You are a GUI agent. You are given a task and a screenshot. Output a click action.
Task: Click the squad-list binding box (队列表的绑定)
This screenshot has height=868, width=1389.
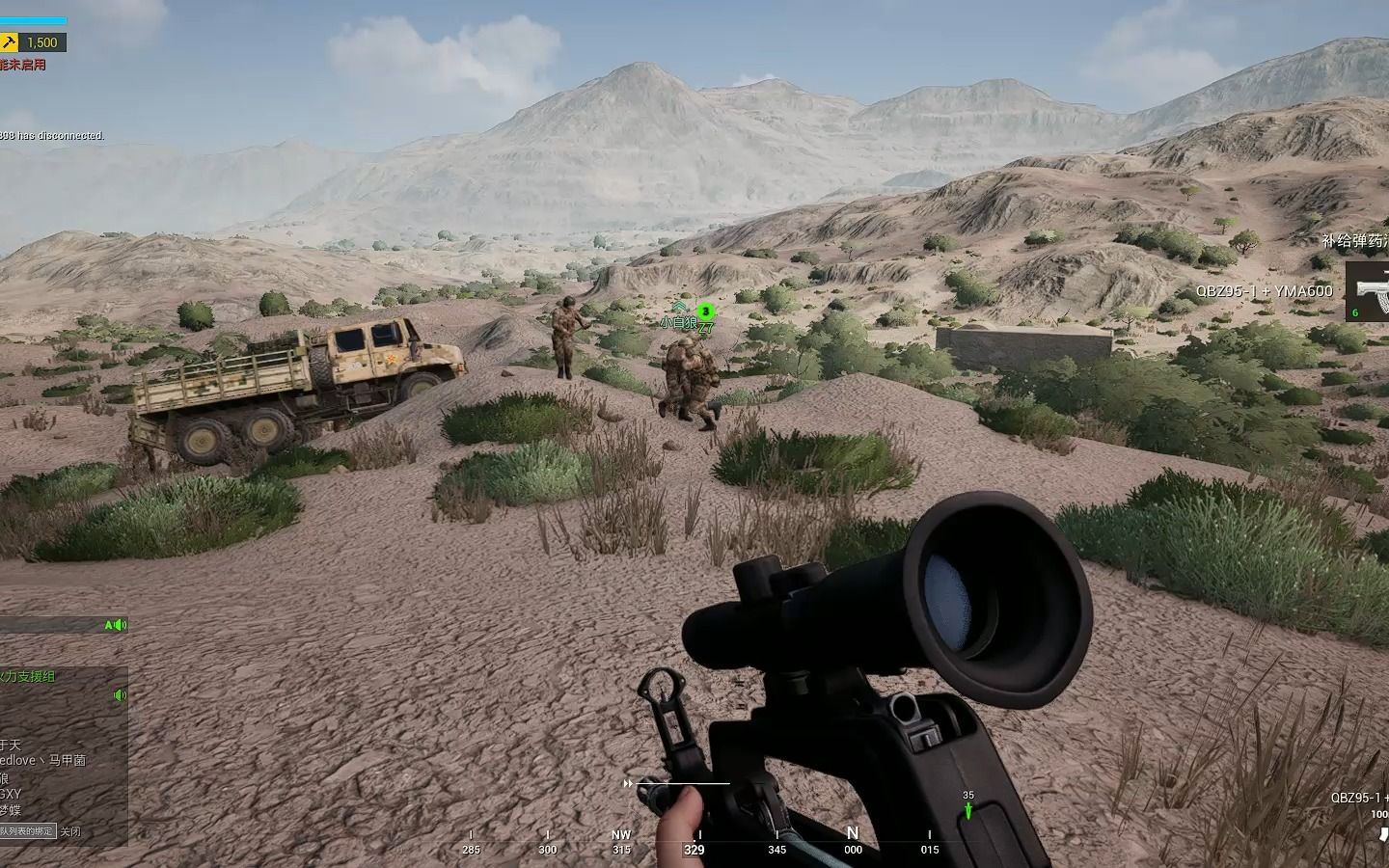[27, 830]
